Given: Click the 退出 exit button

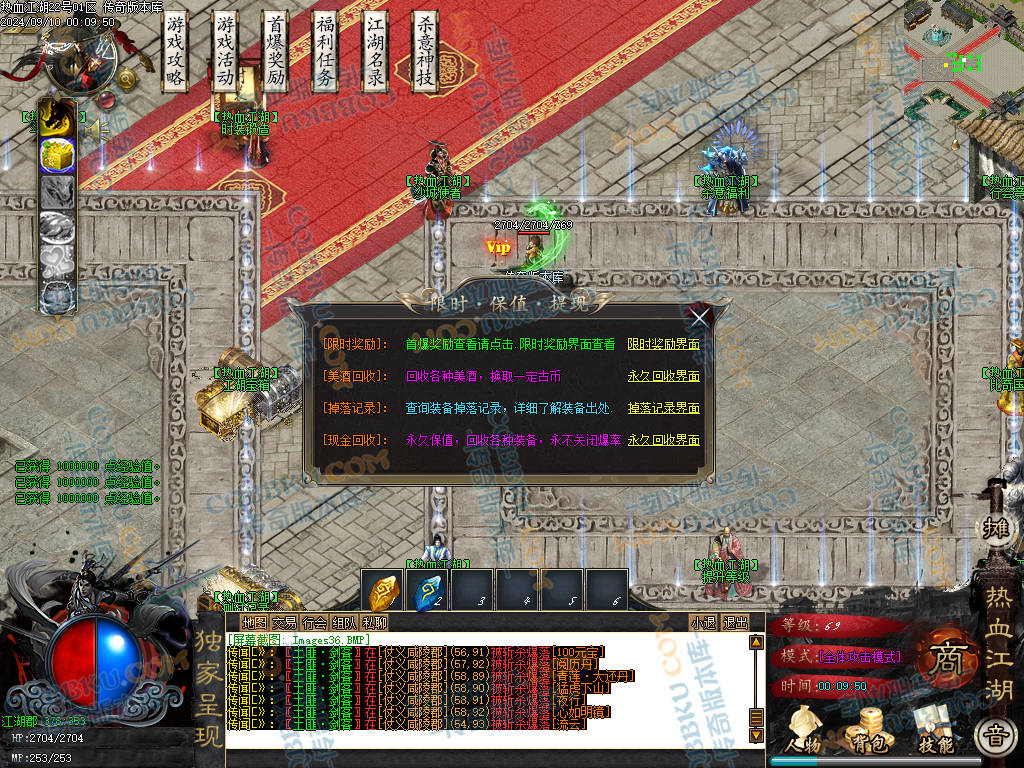Looking at the screenshot, I should point(735,622).
